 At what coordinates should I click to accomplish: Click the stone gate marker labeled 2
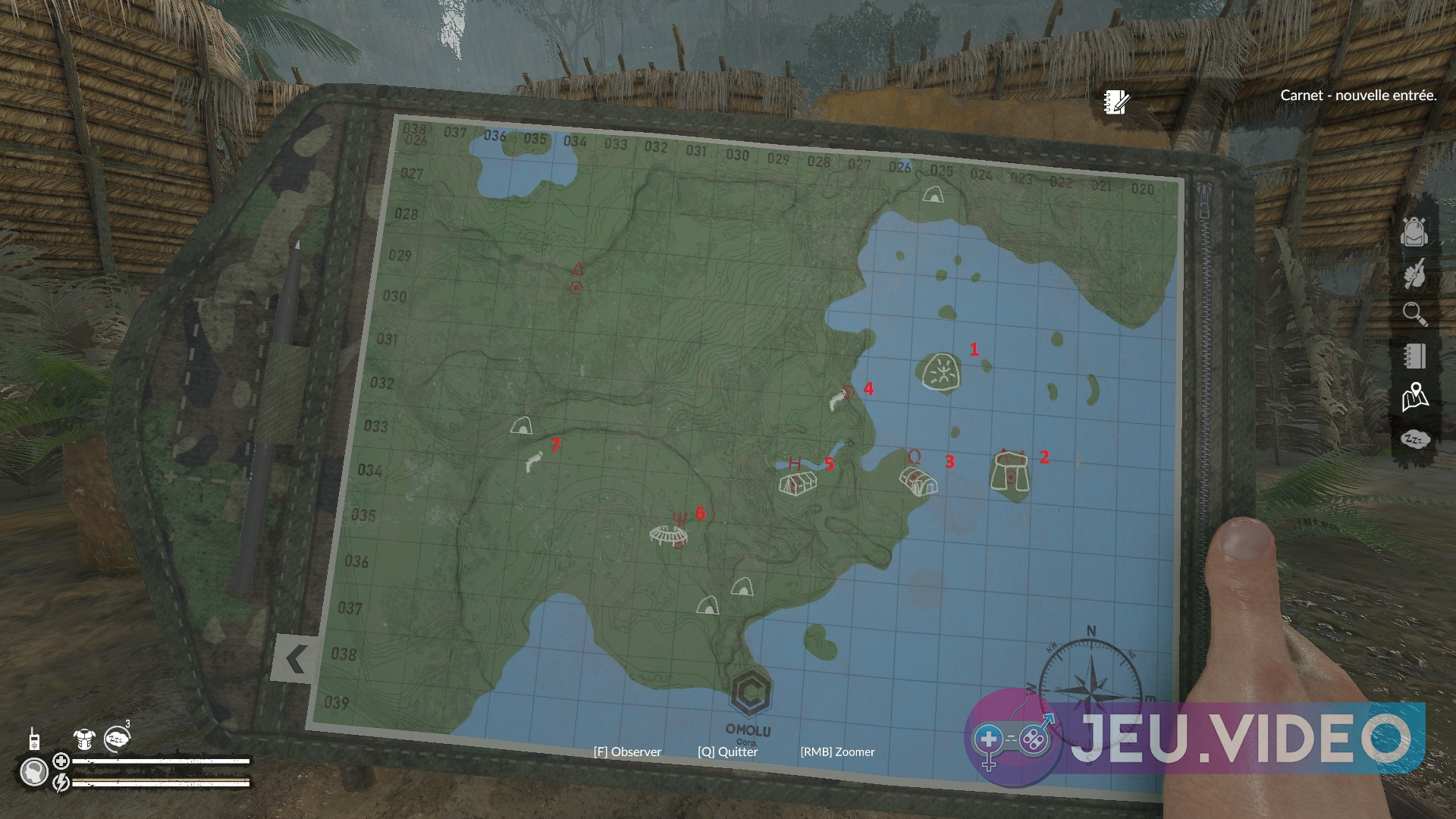1010,472
